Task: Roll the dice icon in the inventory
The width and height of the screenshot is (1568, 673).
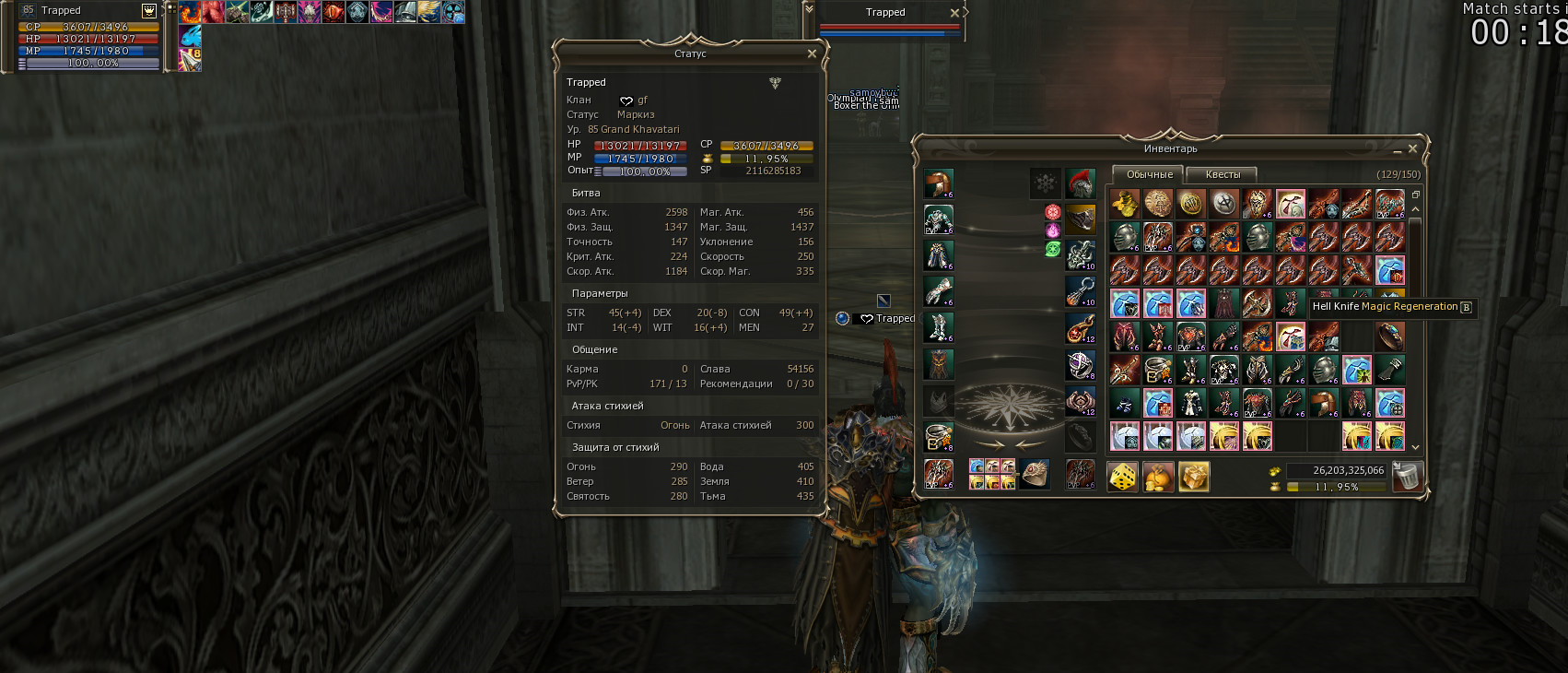Action: click(1120, 476)
